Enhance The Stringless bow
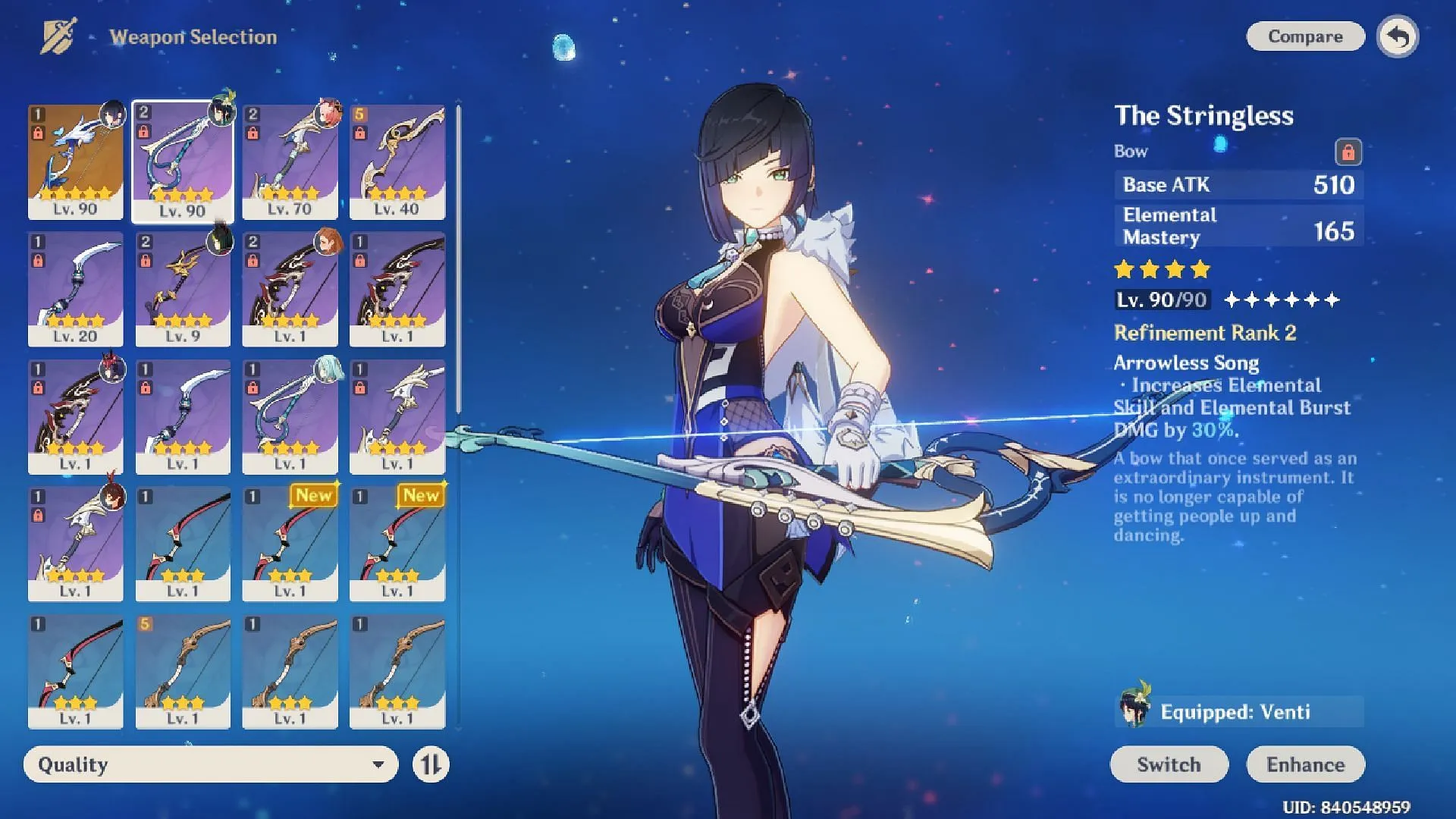1456x819 pixels. 1305,764
